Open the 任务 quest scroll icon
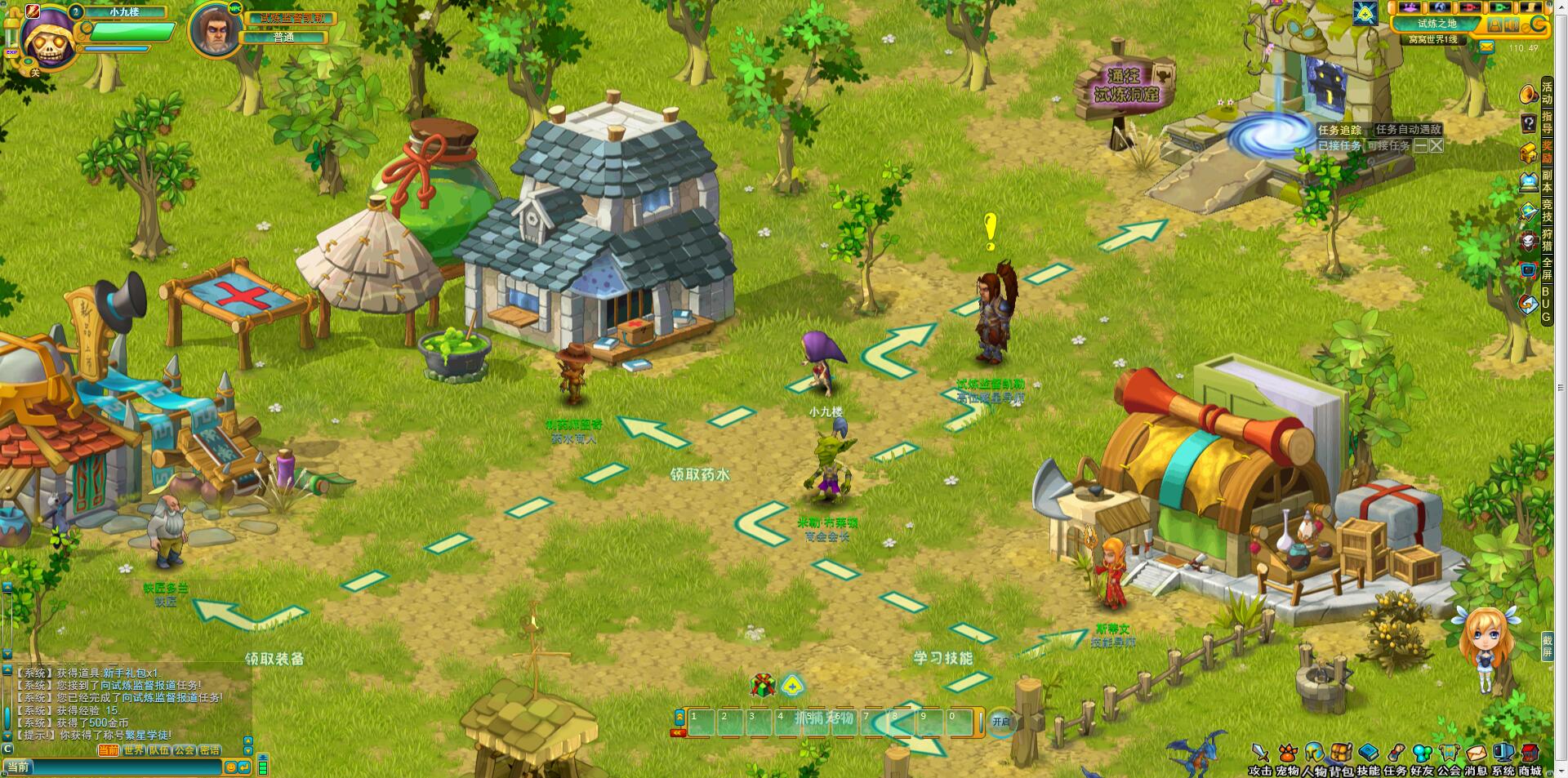 [1396, 753]
